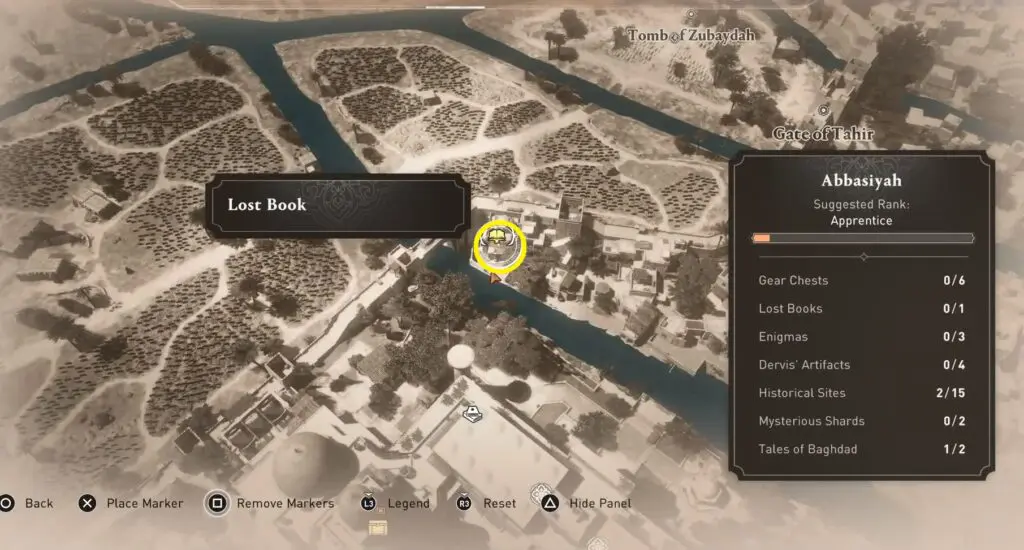Select the Lost Books row in the panel

861,309
